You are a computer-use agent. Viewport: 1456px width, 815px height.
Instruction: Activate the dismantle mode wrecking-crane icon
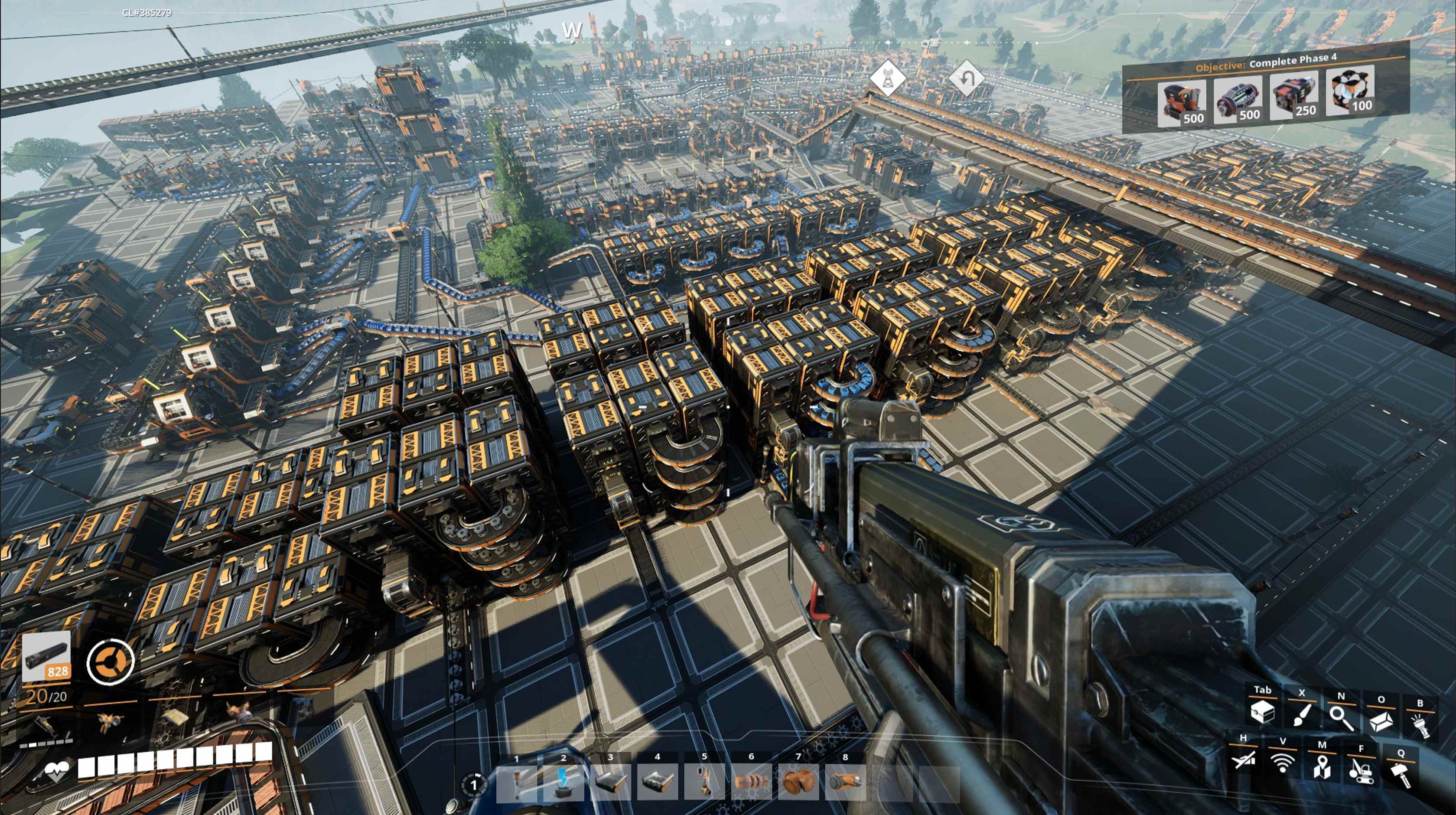coord(1361,769)
